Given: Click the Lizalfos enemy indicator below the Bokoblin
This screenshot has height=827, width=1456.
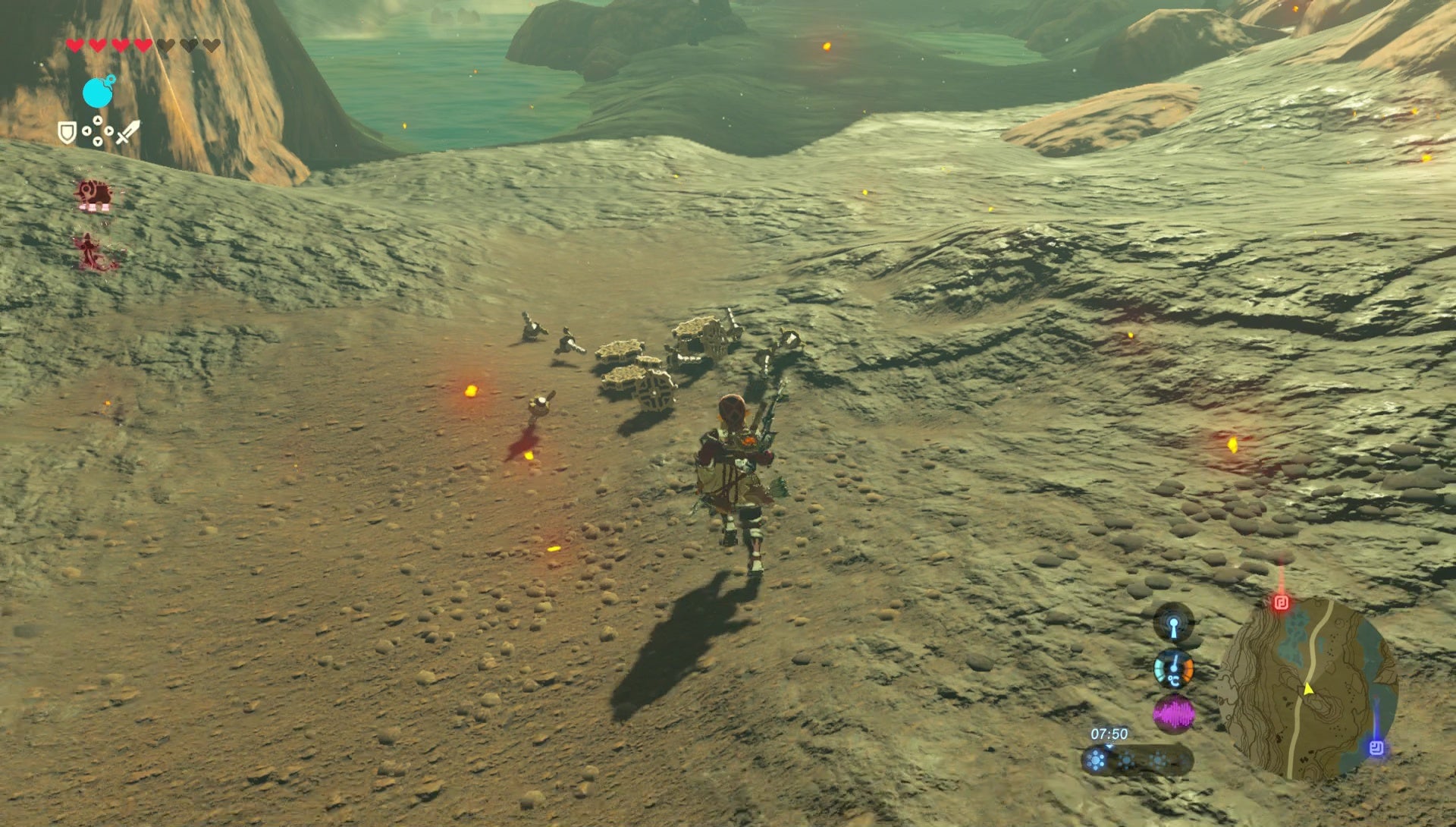Looking at the screenshot, I should [90, 251].
